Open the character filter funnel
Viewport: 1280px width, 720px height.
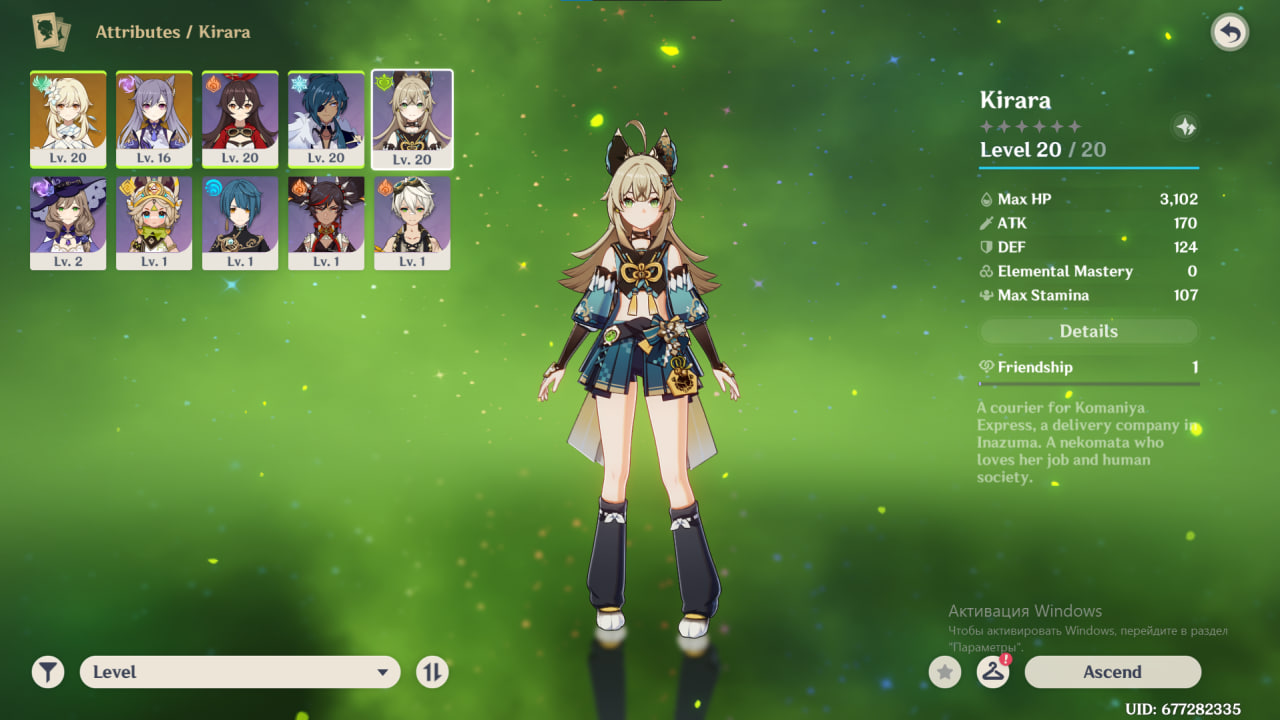(48, 672)
